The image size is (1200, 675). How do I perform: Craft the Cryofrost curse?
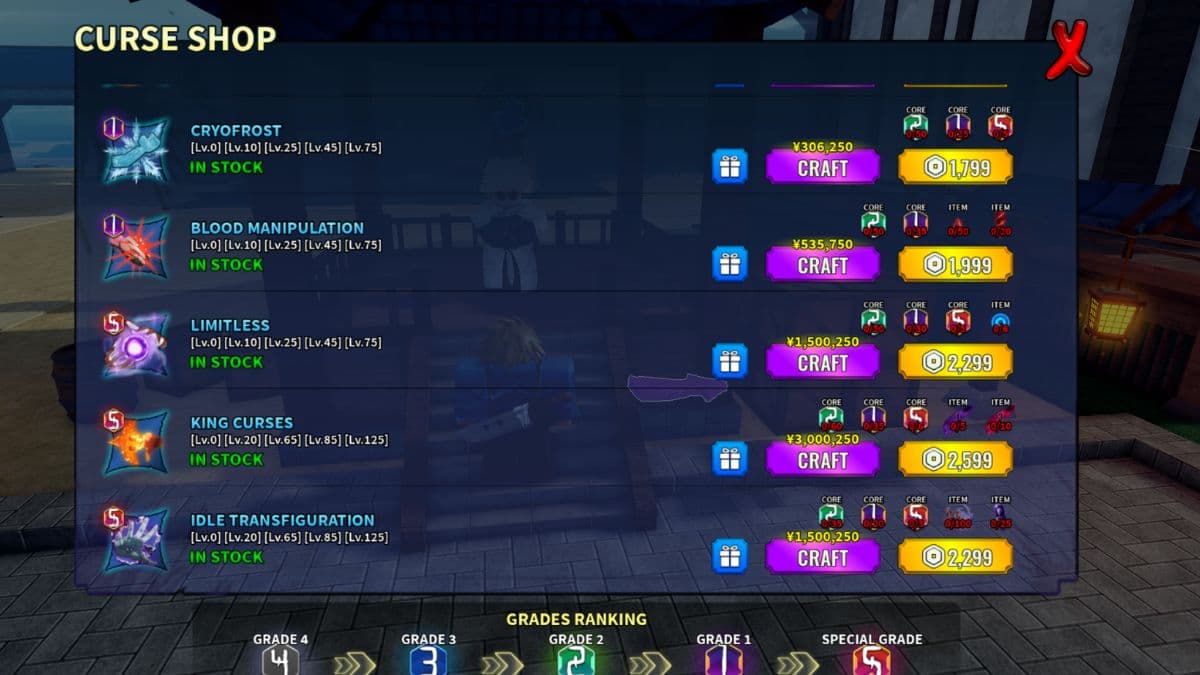click(822, 167)
